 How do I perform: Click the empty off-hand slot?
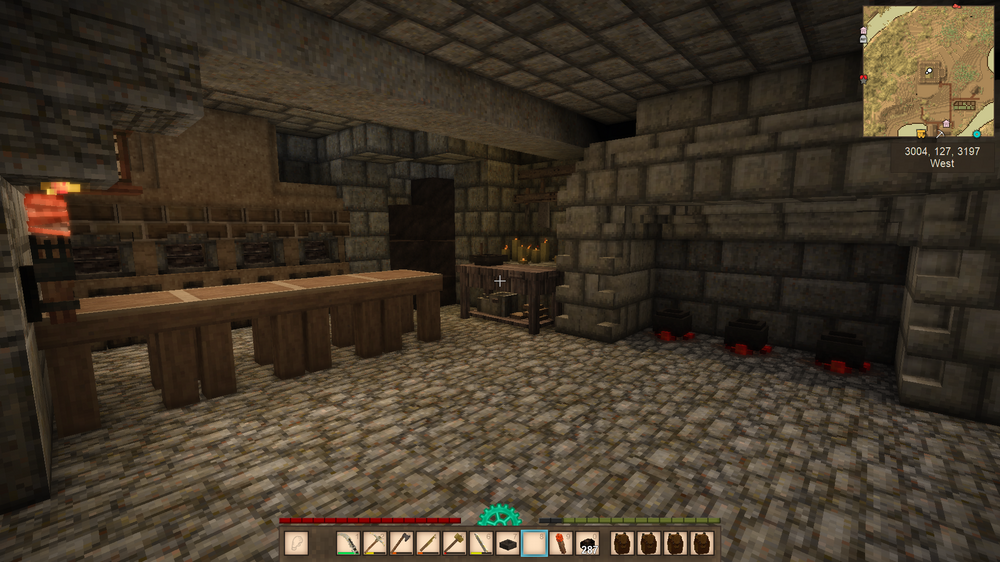point(296,543)
